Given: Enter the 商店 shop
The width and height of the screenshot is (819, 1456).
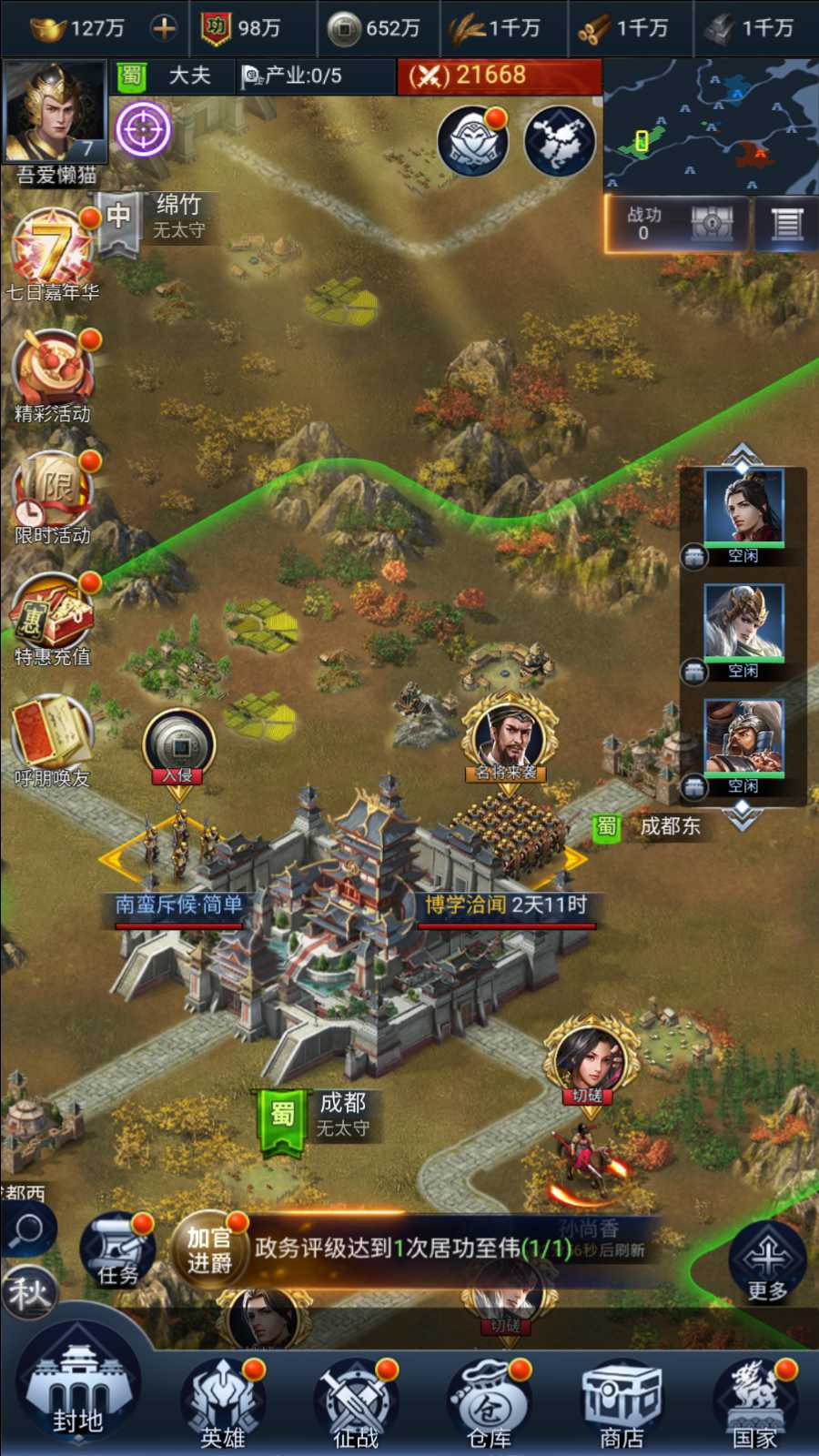Looking at the screenshot, I should tap(622, 1403).
